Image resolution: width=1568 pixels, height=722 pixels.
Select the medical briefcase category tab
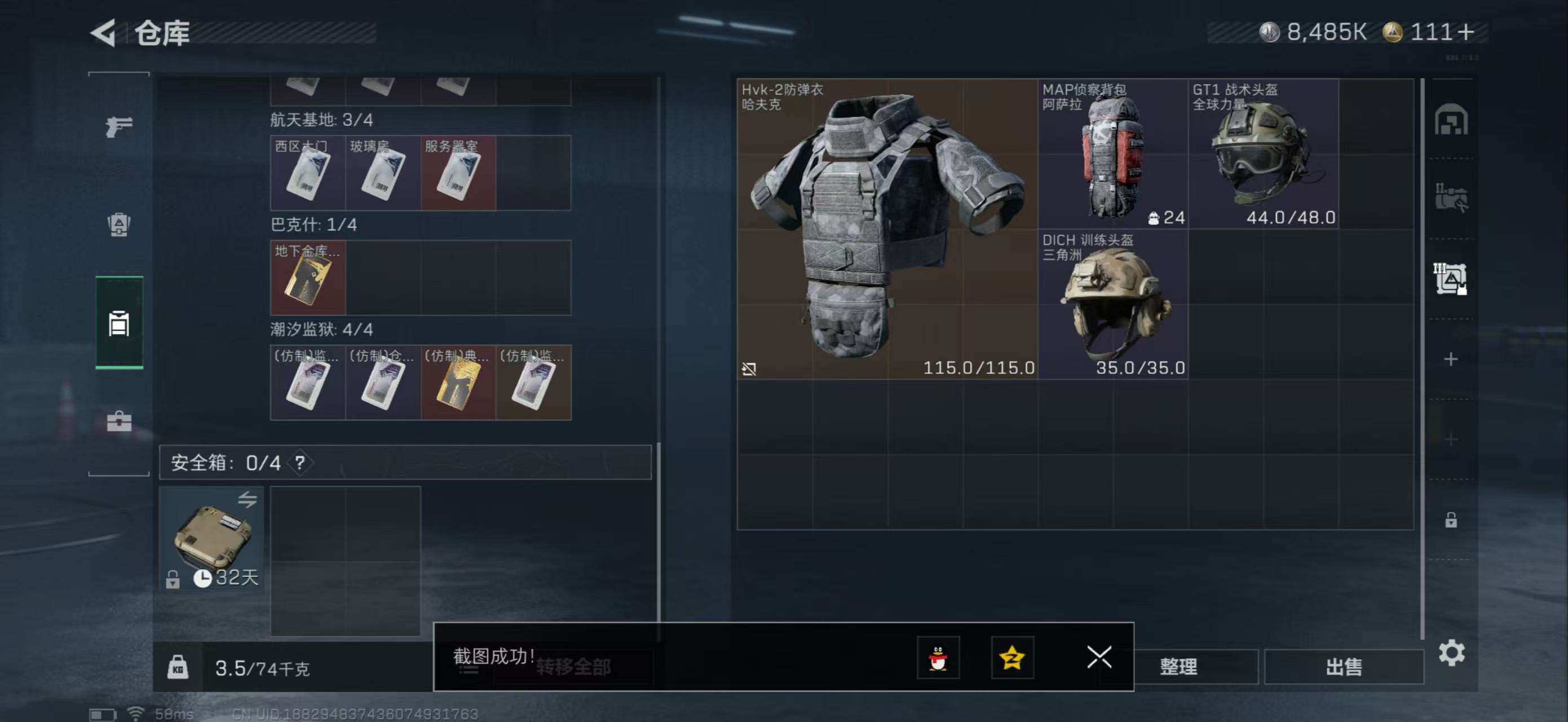[x=119, y=421]
